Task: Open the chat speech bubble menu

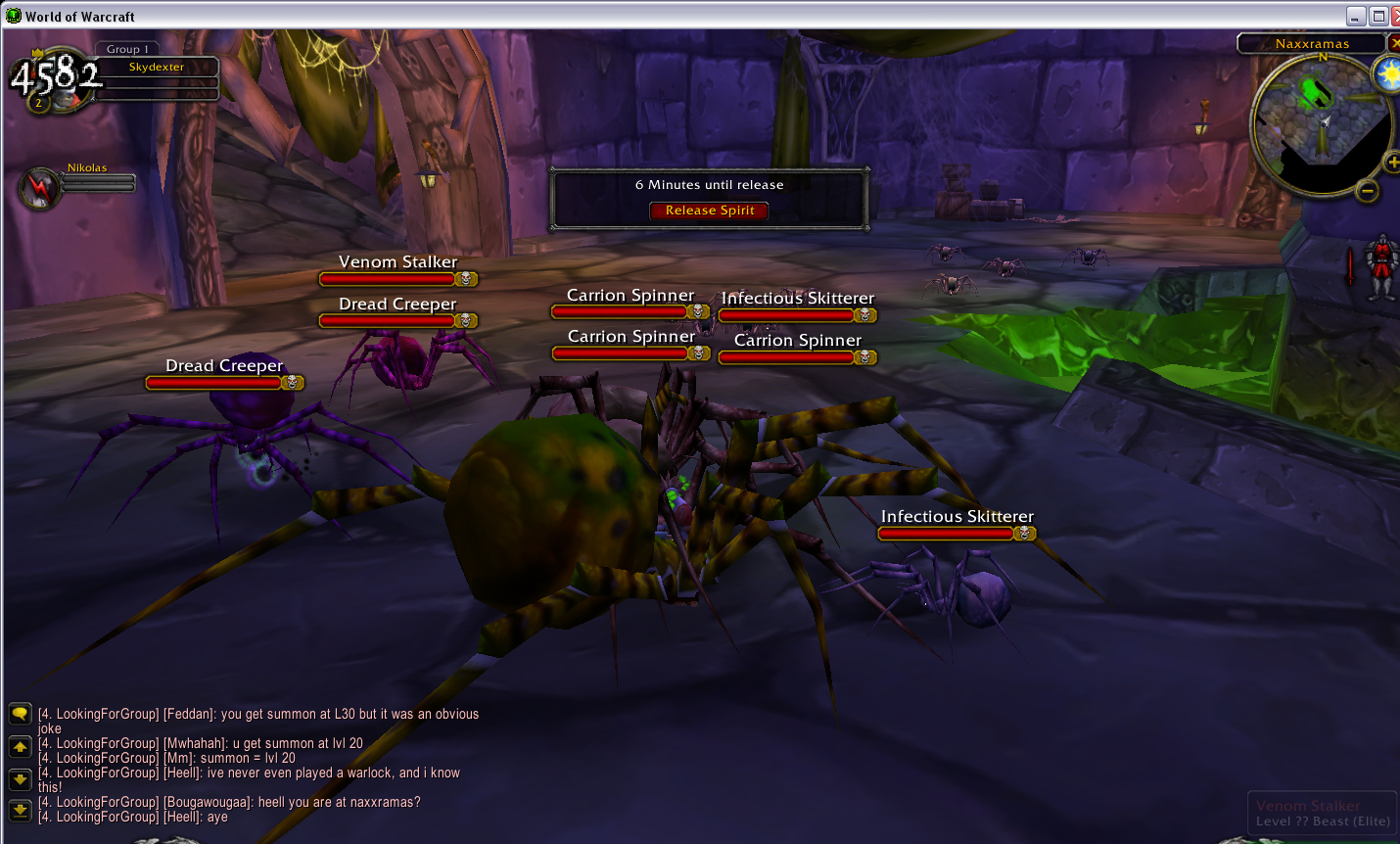Action: tap(20, 714)
